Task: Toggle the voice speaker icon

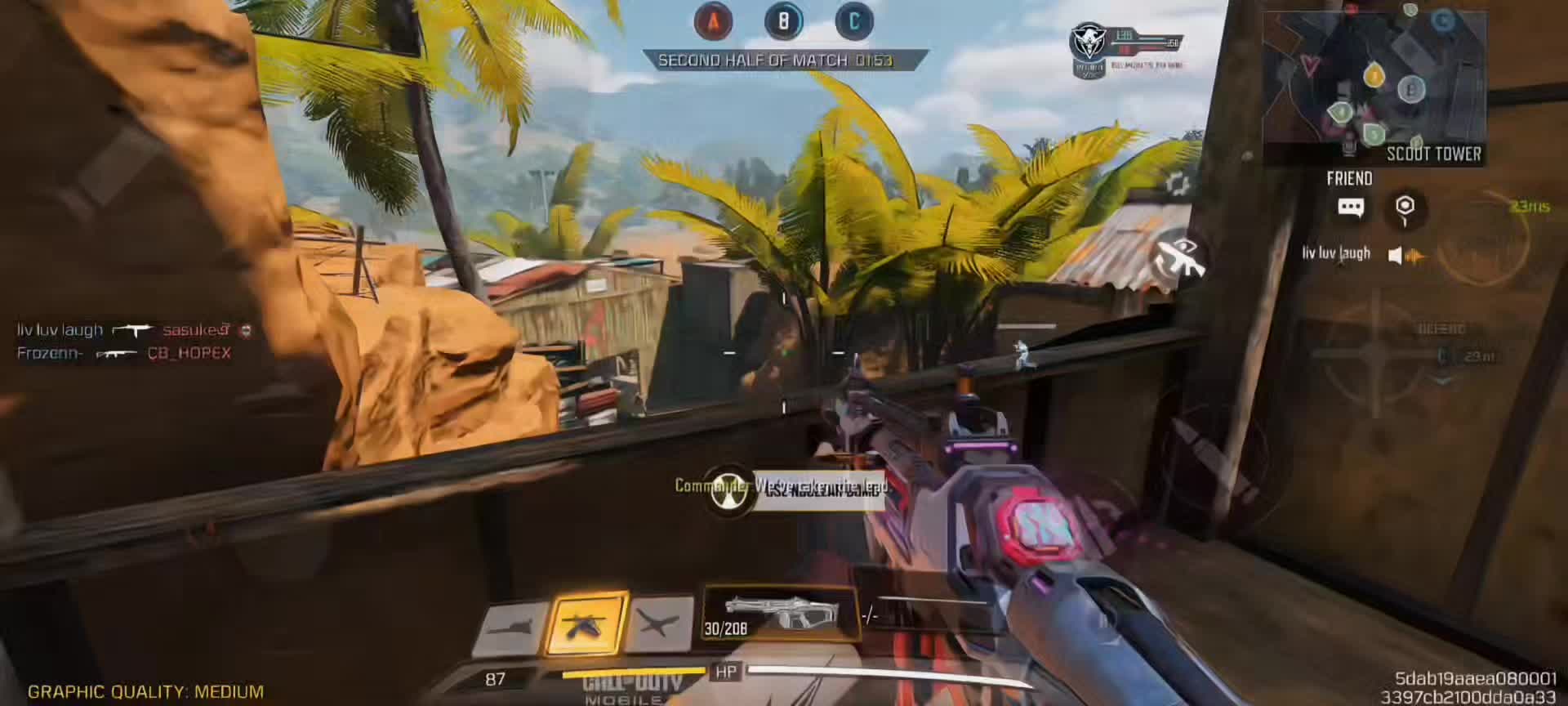Action: point(1396,256)
